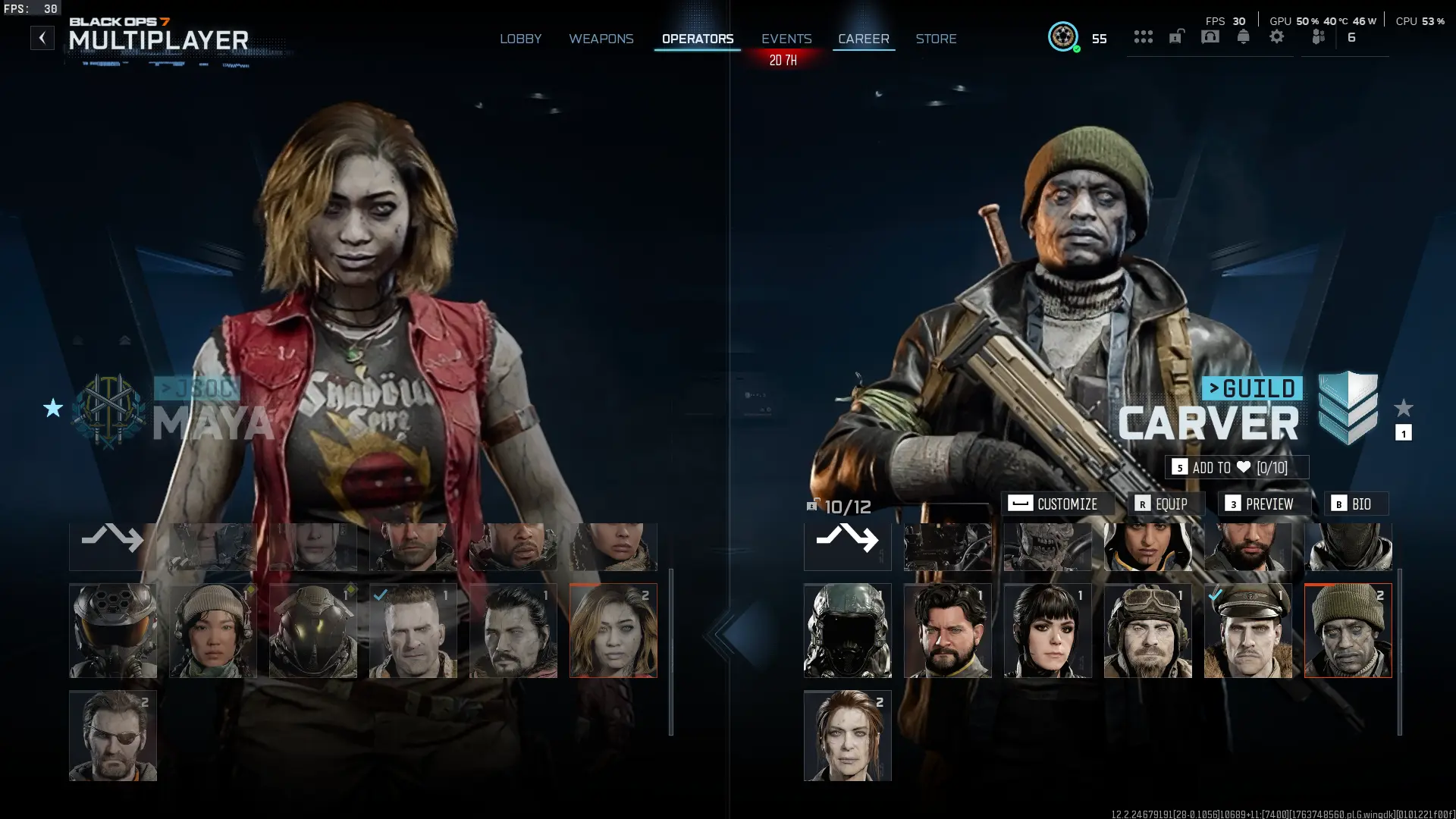Click the voice chat headset icon

pos(1210,36)
